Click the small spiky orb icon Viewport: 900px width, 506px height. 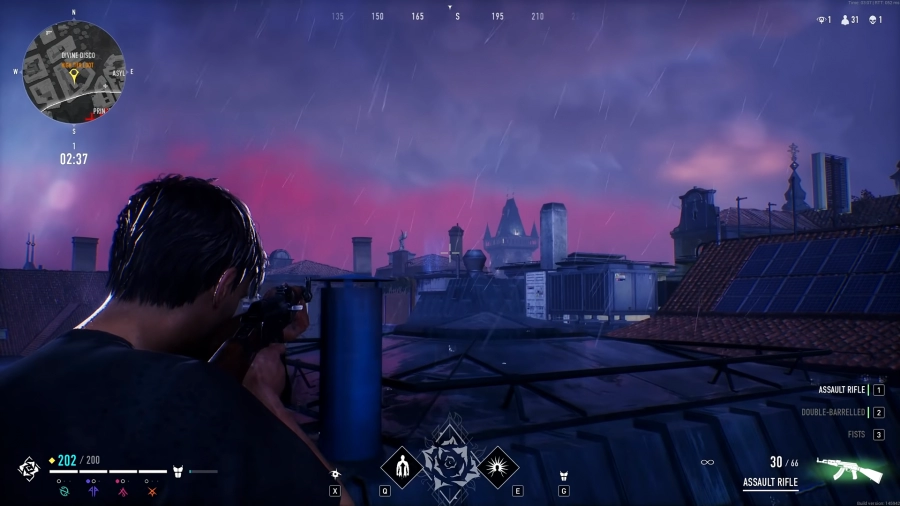click(x=336, y=474)
